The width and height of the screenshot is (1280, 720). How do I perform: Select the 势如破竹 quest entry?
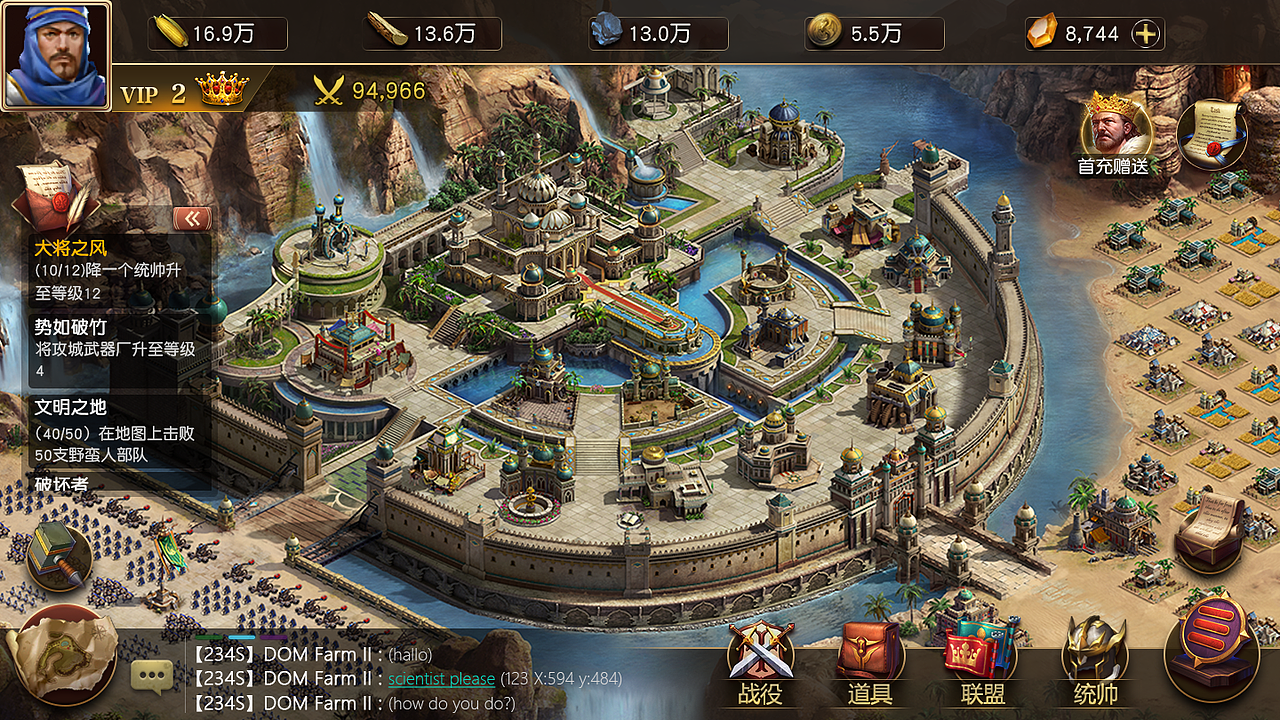click(x=115, y=348)
